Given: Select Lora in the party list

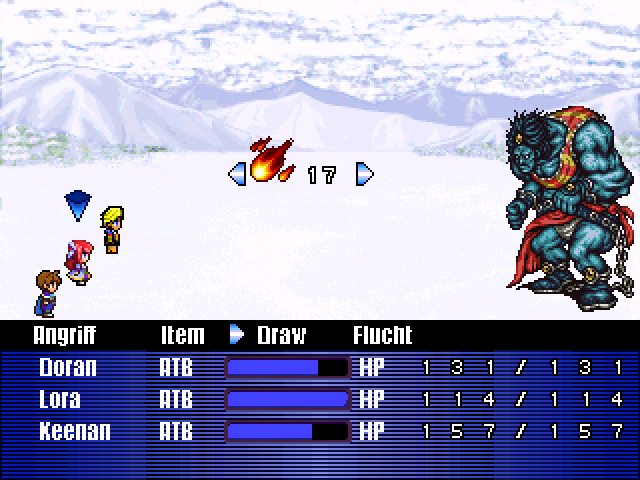Looking at the screenshot, I should coord(61,399).
